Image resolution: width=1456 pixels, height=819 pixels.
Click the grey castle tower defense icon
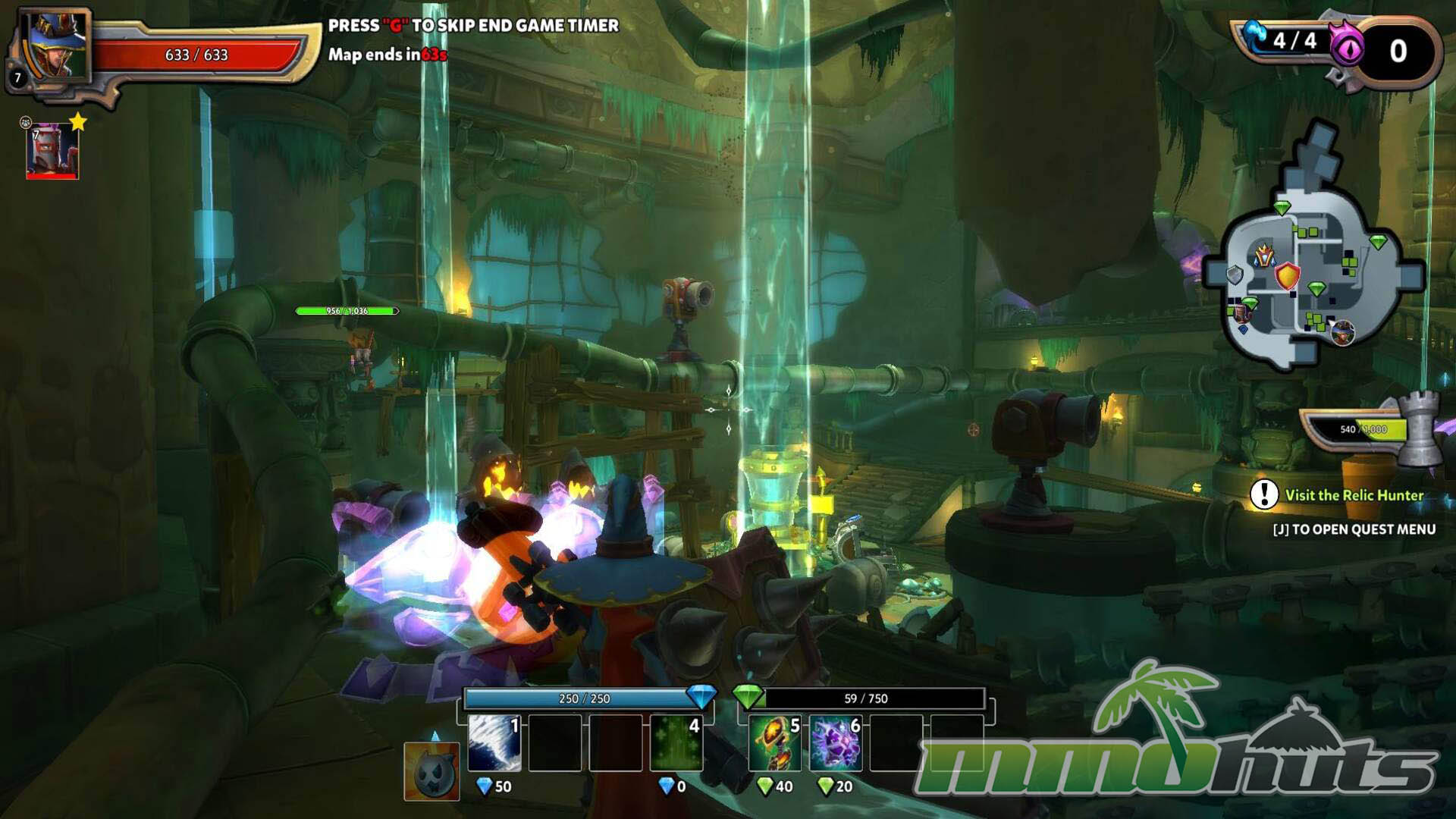click(x=1419, y=428)
